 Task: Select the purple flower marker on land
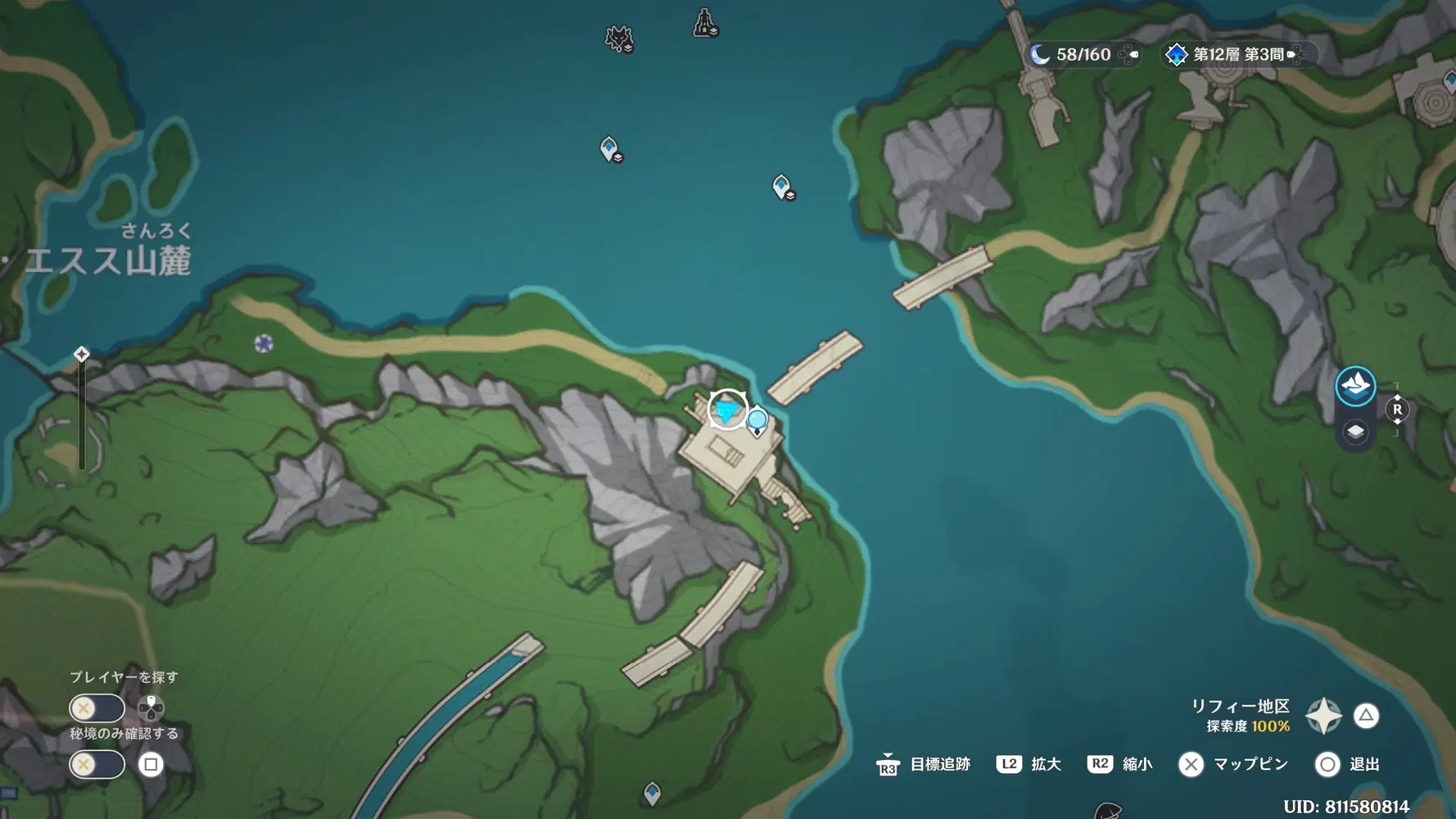tap(264, 343)
